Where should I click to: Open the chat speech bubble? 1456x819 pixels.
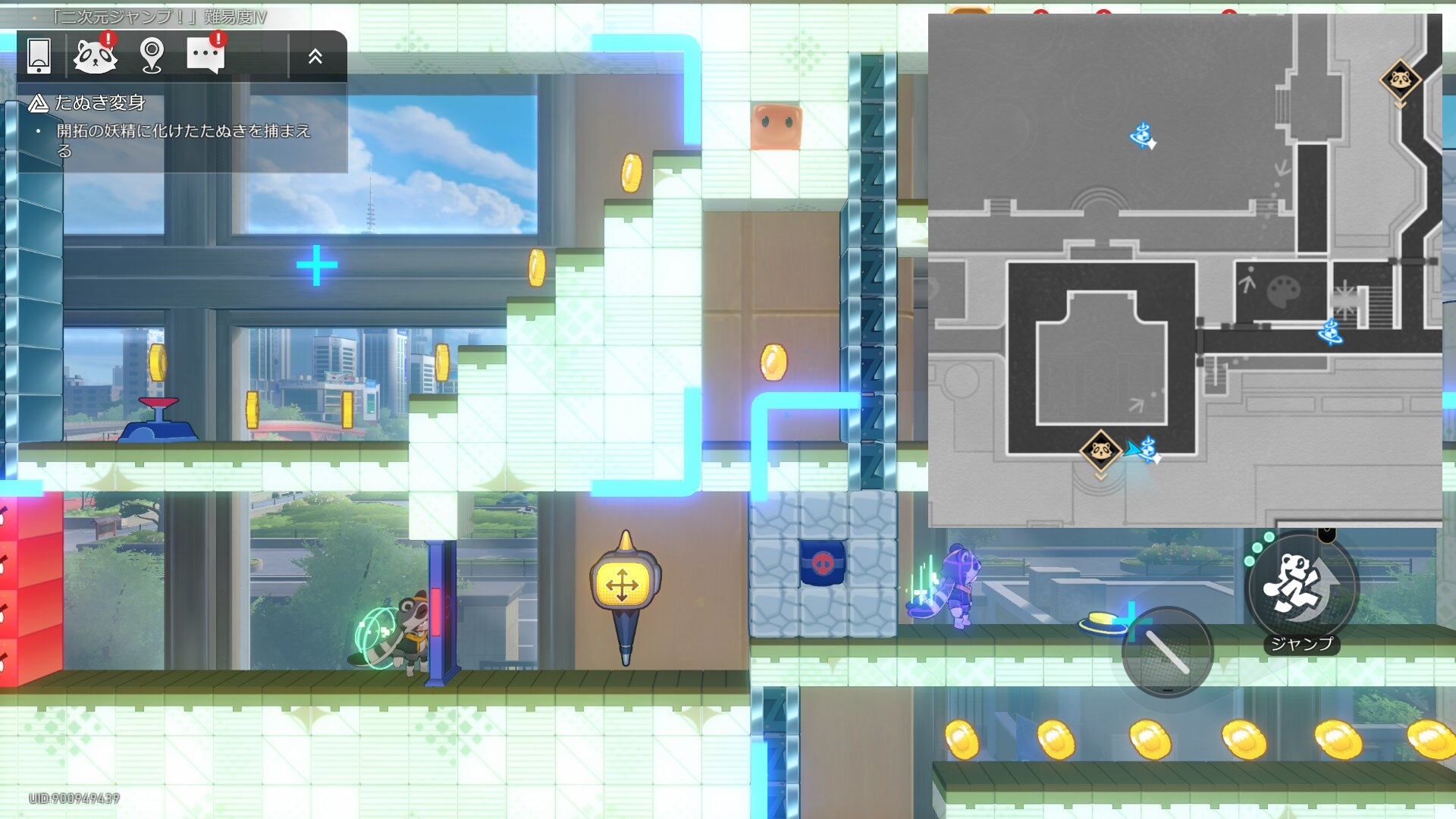[206, 55]
